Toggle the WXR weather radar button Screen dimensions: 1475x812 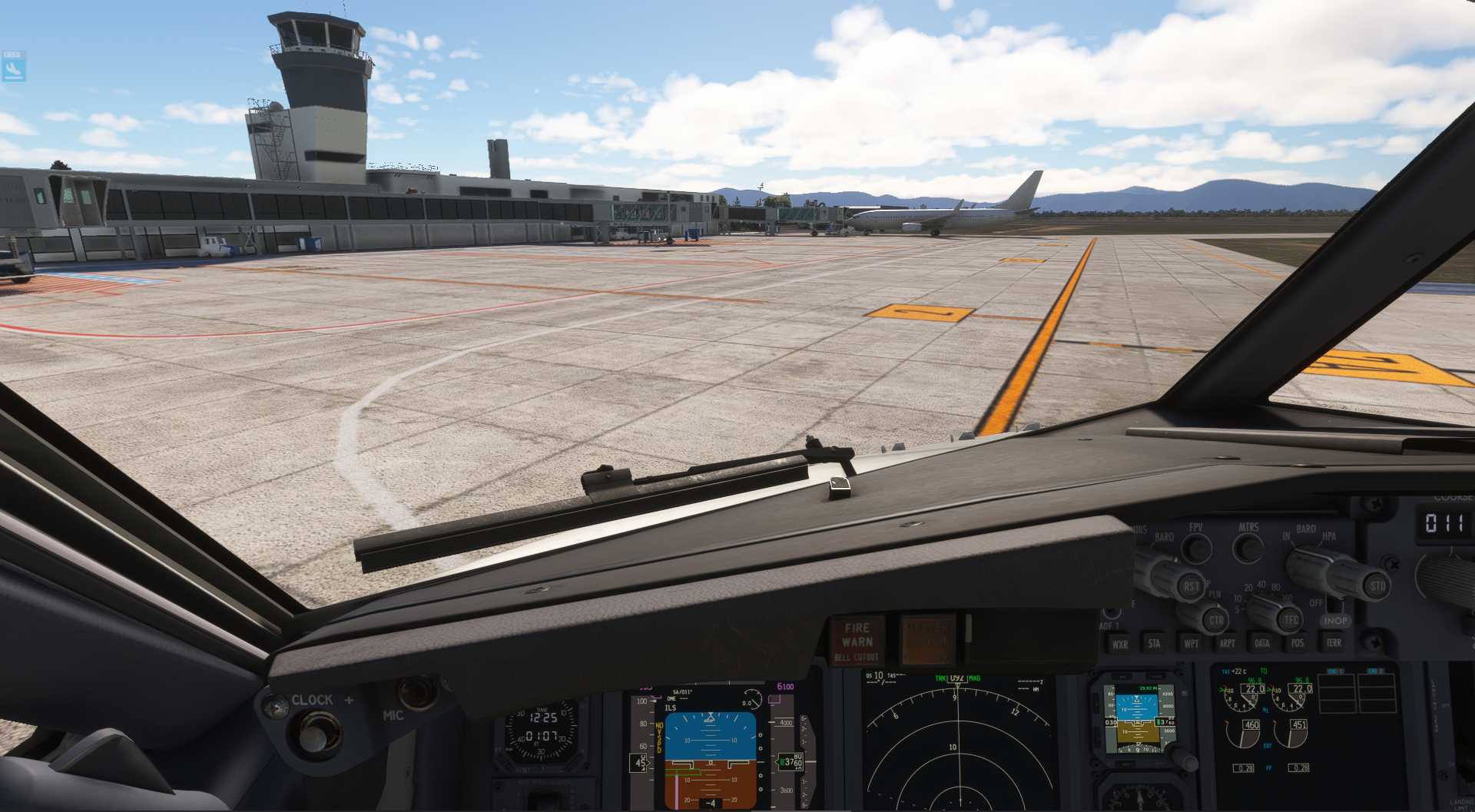tap(1120, 644)
